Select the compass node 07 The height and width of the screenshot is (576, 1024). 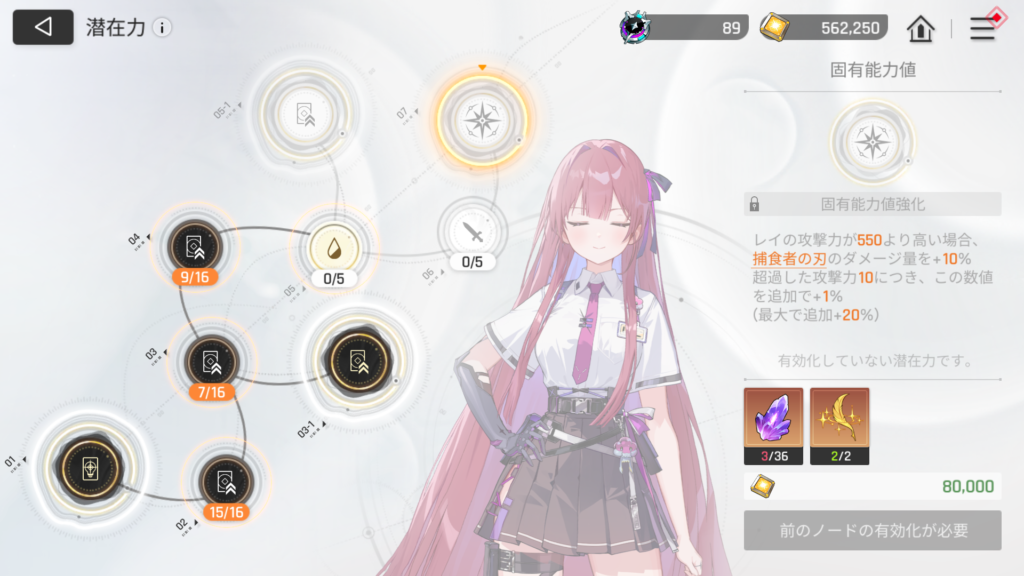pyautogui.click(x=482, y=121)
